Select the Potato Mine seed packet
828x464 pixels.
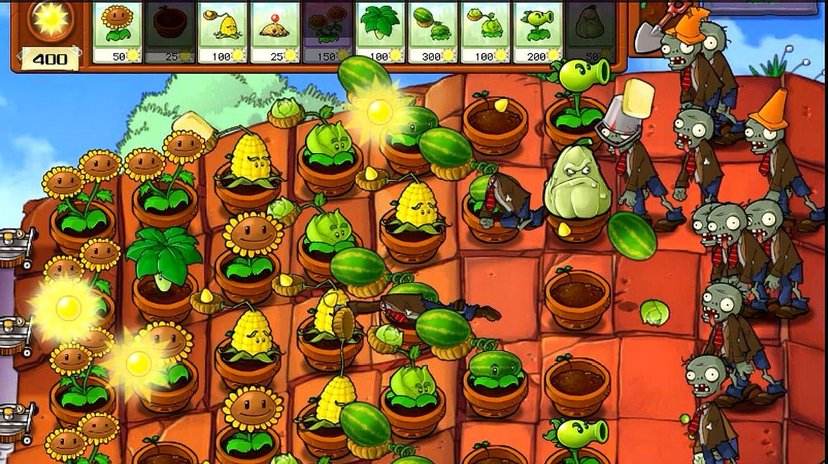tap(276, 31)
